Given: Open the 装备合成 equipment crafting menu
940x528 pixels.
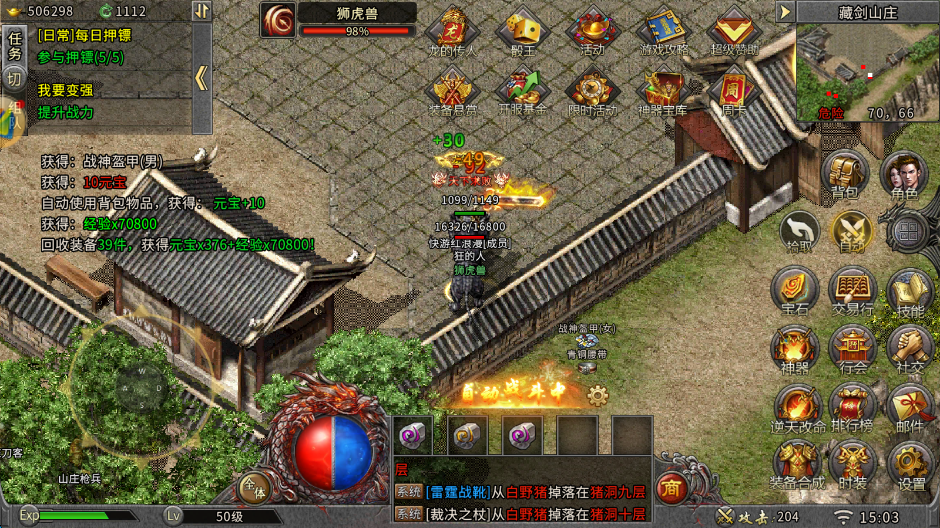Looking at the screenshot, I should pos(796,464).
